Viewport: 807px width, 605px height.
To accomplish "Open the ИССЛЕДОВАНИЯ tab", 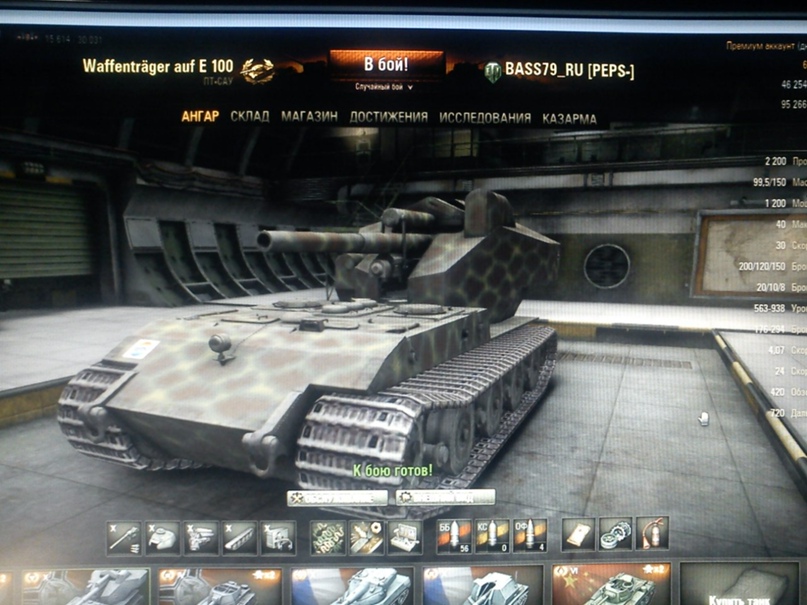I will 485,118.
